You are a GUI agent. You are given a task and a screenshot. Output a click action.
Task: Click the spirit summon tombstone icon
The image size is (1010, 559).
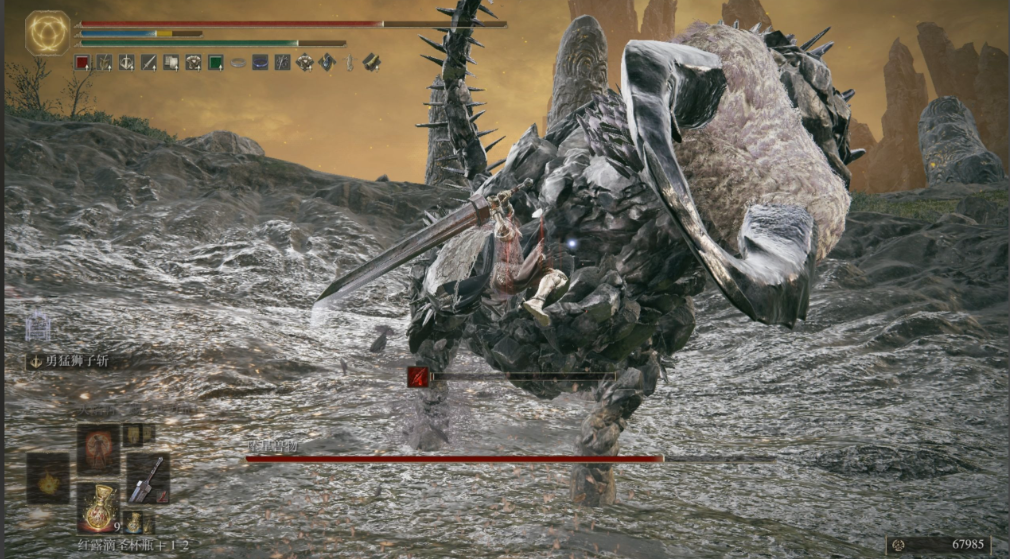point(39,324)
